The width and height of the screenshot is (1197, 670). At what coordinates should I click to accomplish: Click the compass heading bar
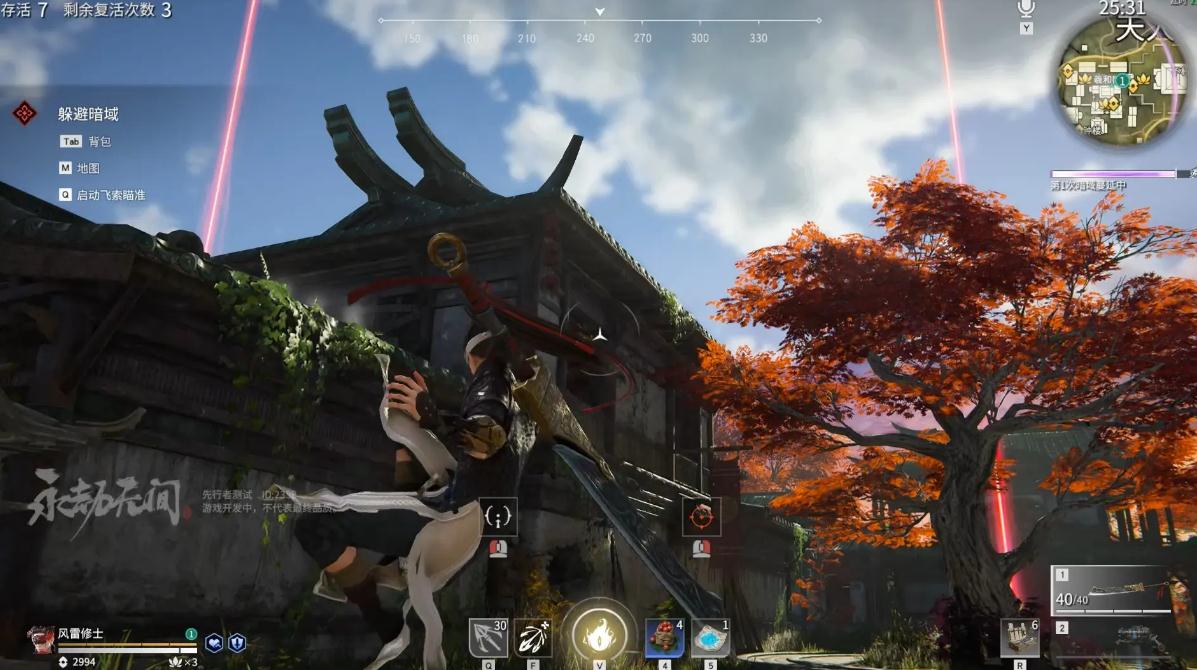(x=600, y=22)
